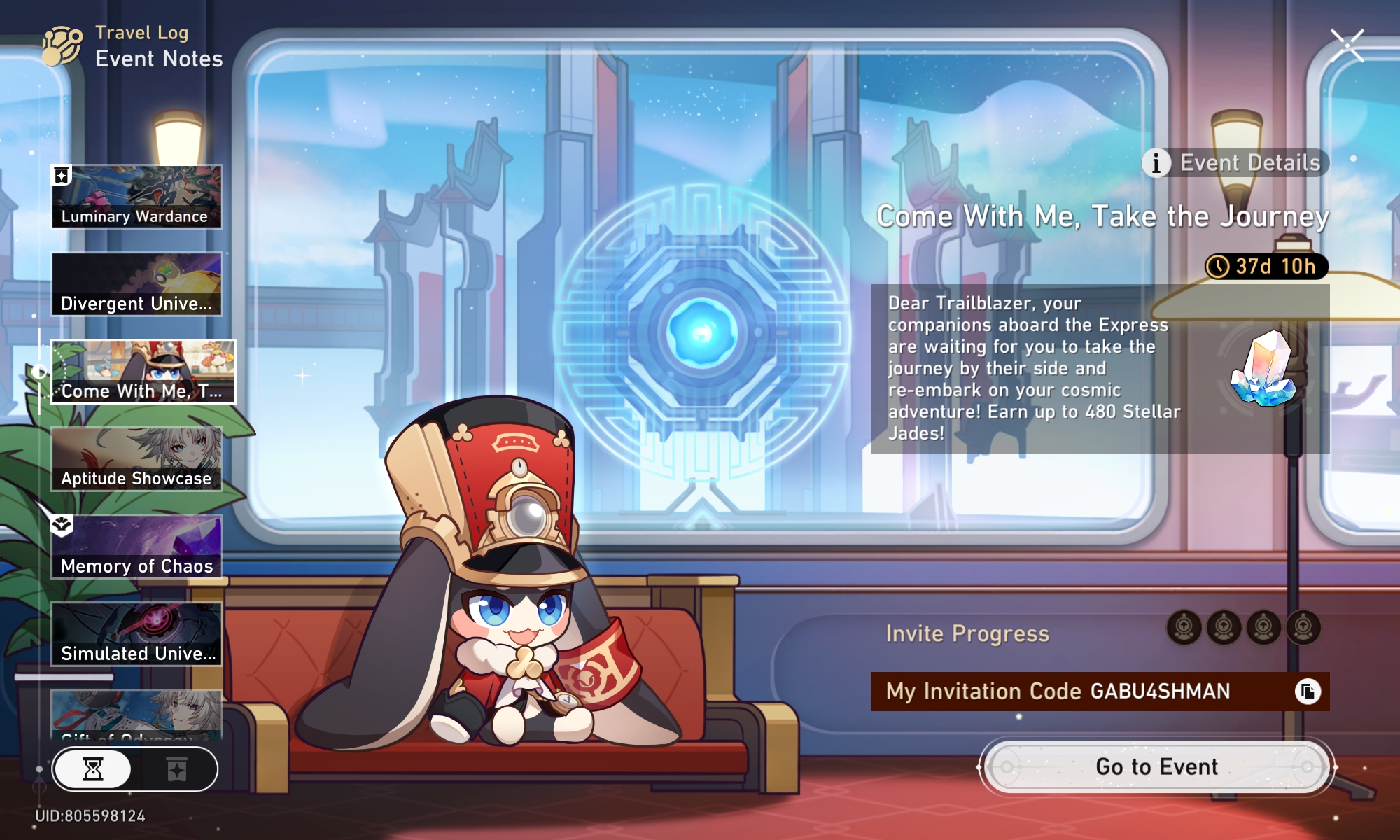This screenshot has width=1400, height=840.
Task: Expand the Simulated Universe event entry
Action: pos(137,633)
